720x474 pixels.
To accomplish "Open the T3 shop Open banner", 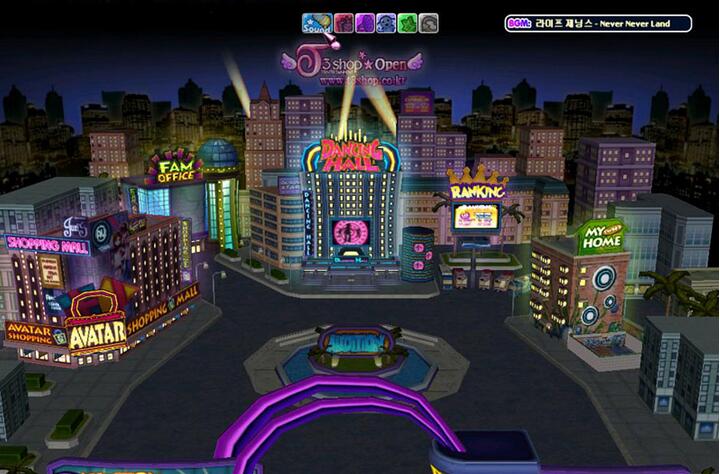I will coord(351,63).
